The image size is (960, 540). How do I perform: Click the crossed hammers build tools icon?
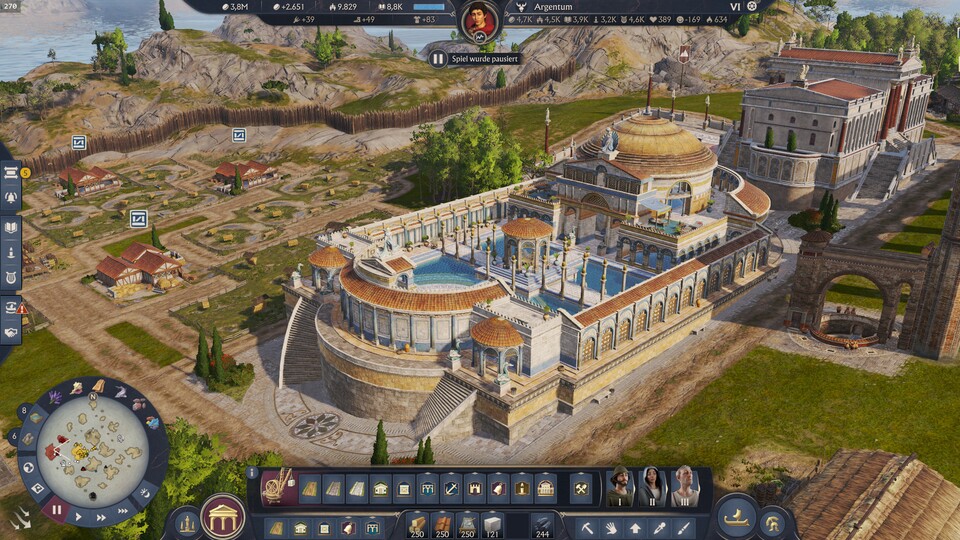(581, 489)
